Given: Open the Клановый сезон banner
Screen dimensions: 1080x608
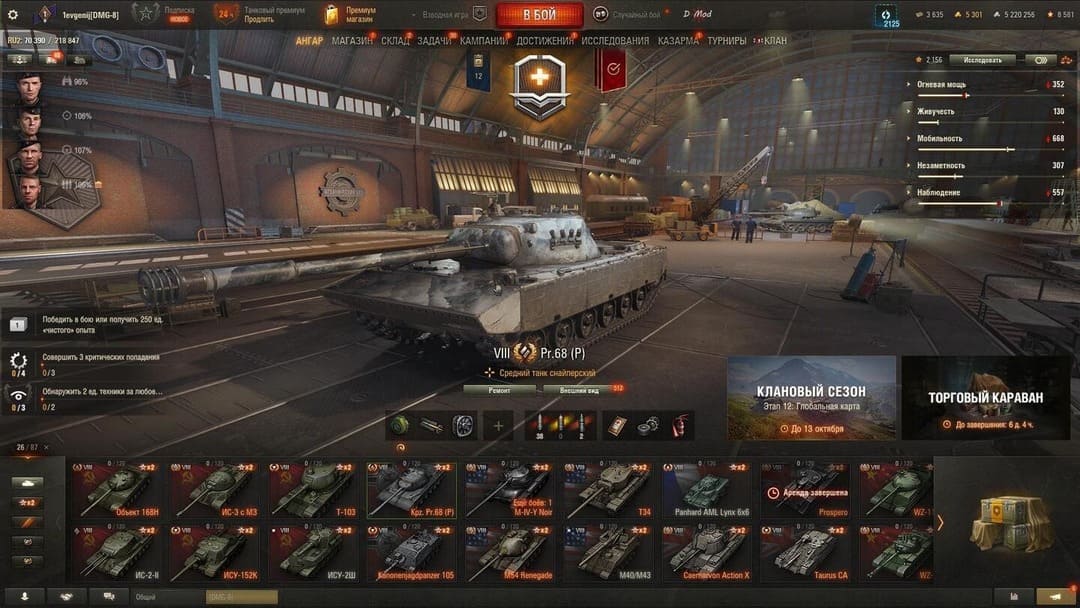Looking at the screenshot, I should [x=811, y=397].
